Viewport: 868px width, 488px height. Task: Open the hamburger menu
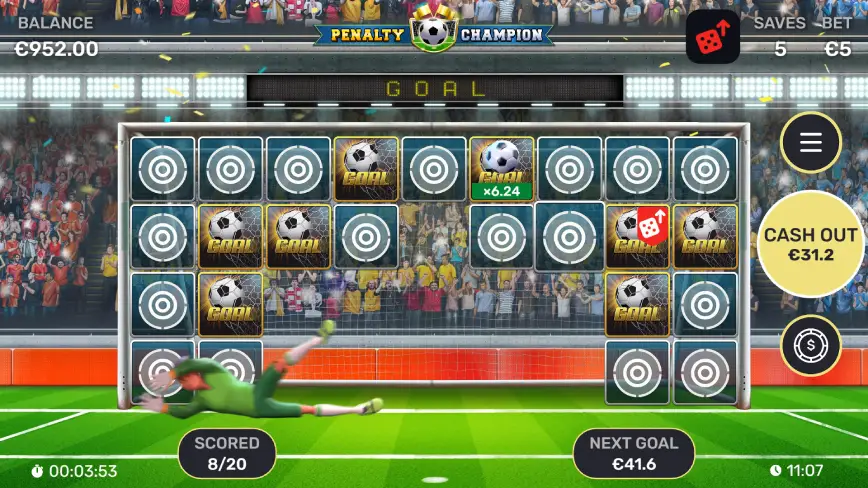810,142
